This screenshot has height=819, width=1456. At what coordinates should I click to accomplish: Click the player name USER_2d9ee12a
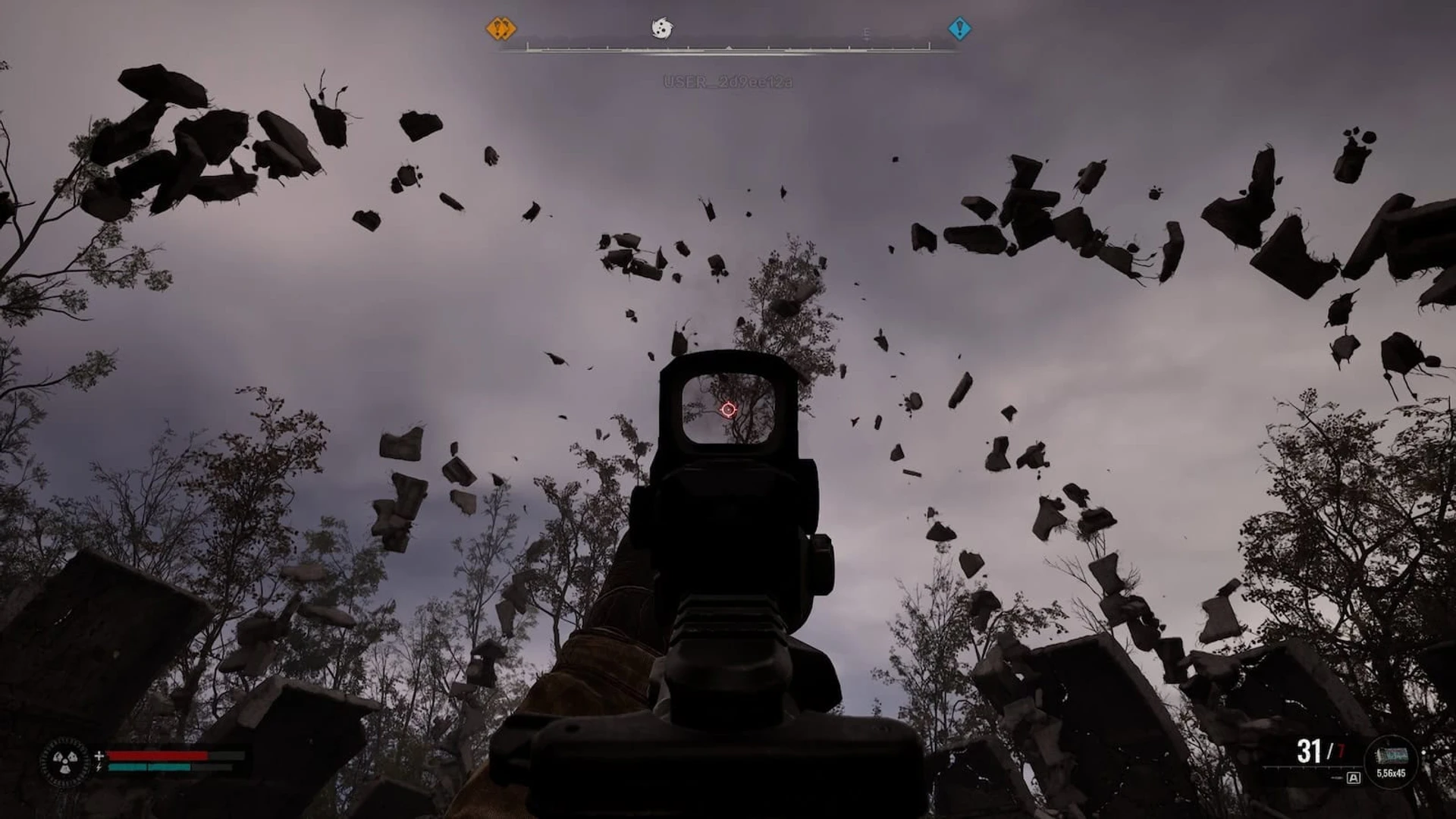coord(728,79)
